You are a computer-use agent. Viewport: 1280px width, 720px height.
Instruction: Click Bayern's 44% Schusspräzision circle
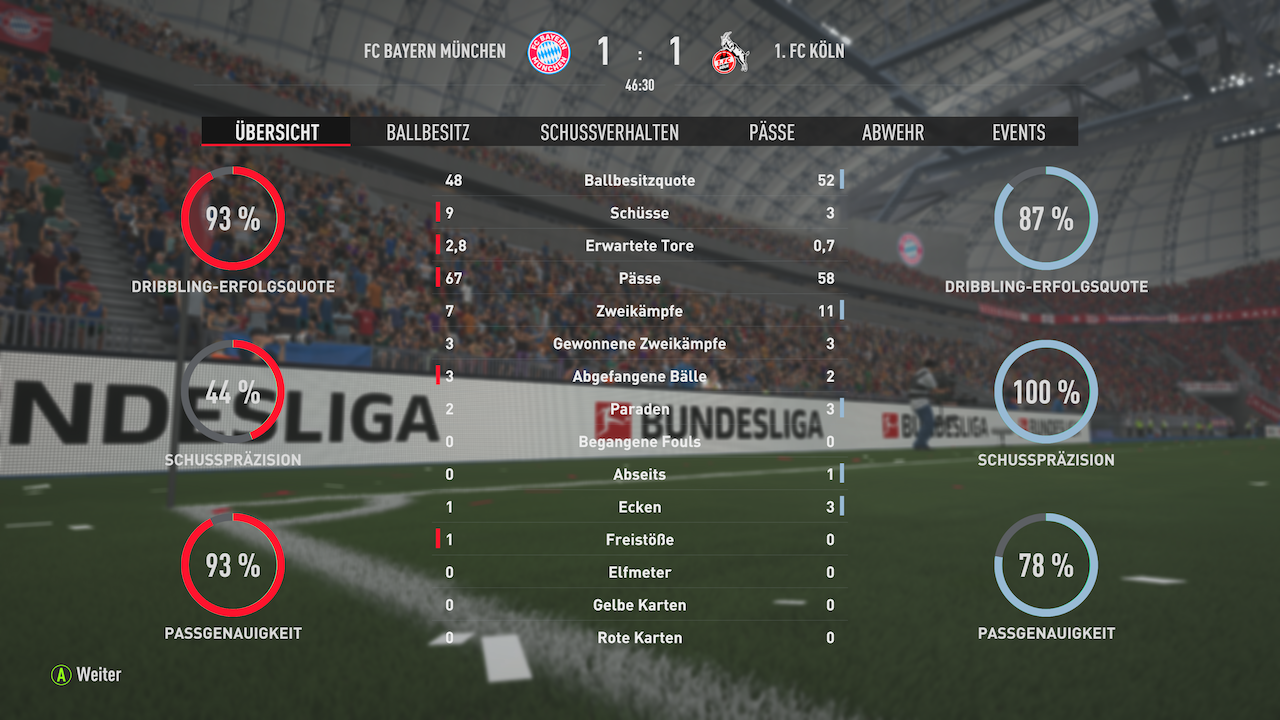pyautogui.click(x=232, y=392)
